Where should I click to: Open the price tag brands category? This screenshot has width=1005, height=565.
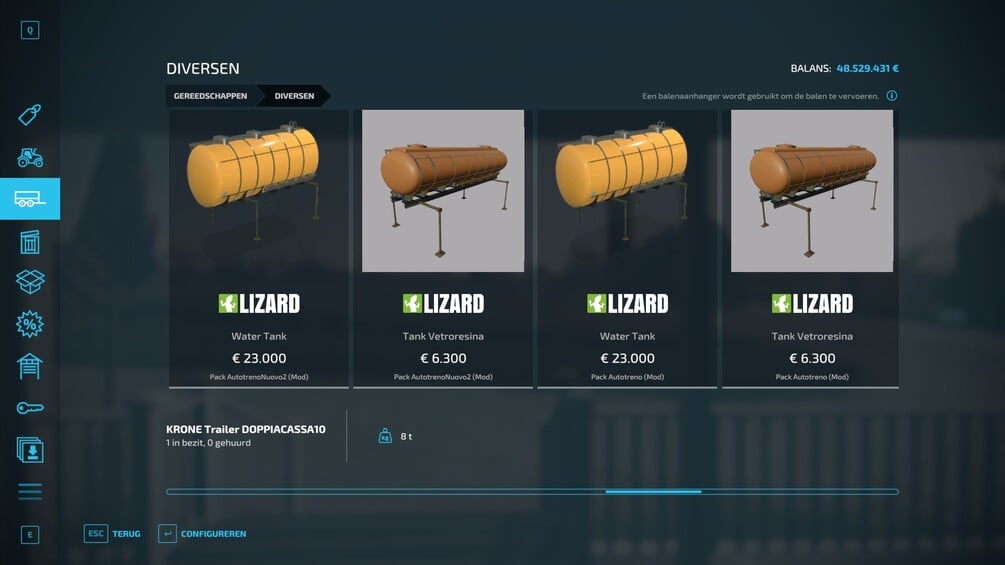(30, 114)
